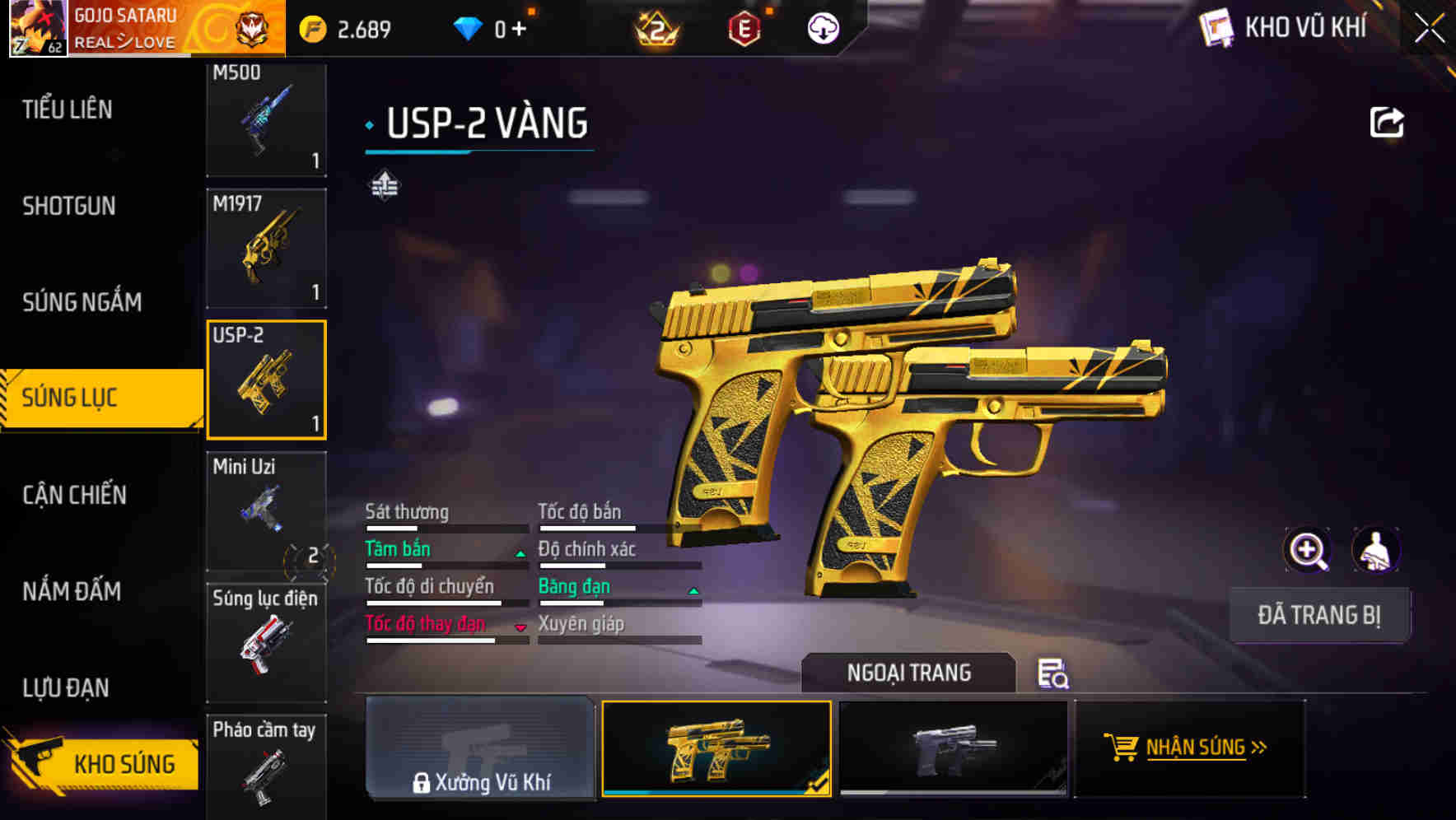
Task: Choose the Cận Chiến category
Action: [x=75, y=495]
